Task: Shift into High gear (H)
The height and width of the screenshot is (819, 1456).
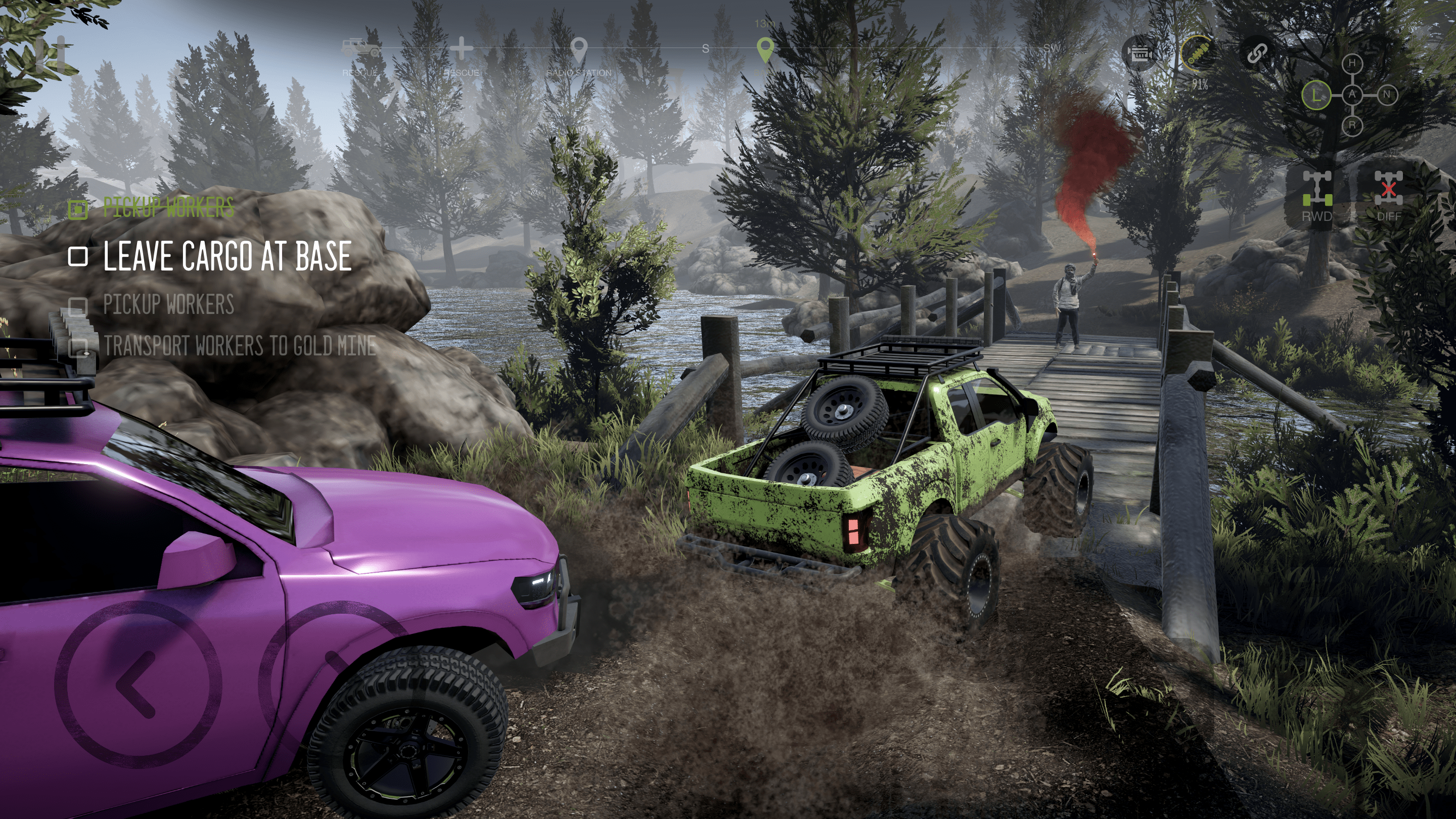Action: pos(1352,63)
